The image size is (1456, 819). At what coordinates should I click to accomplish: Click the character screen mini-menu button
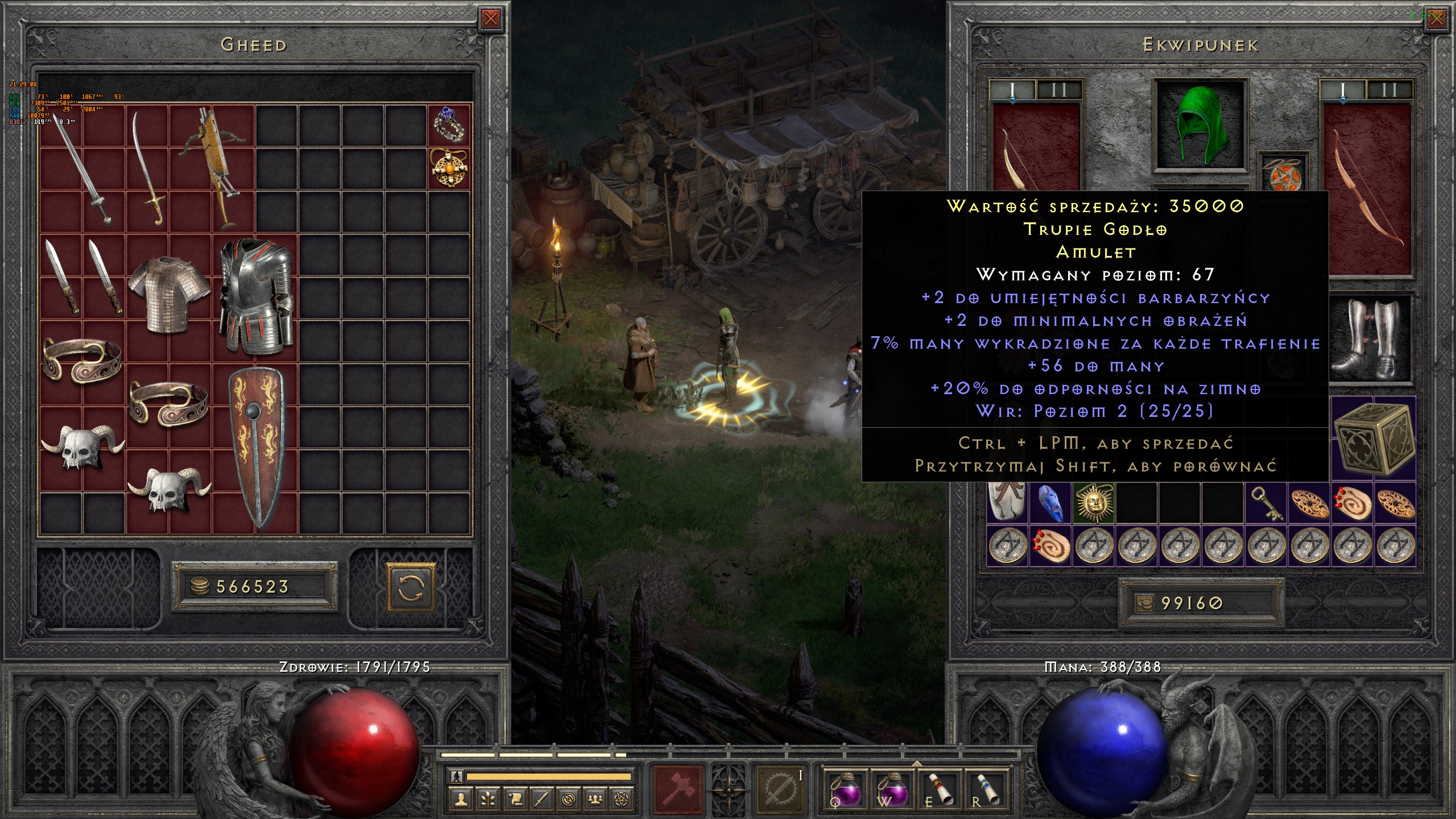pyautogui.click(x=461, y=799)
